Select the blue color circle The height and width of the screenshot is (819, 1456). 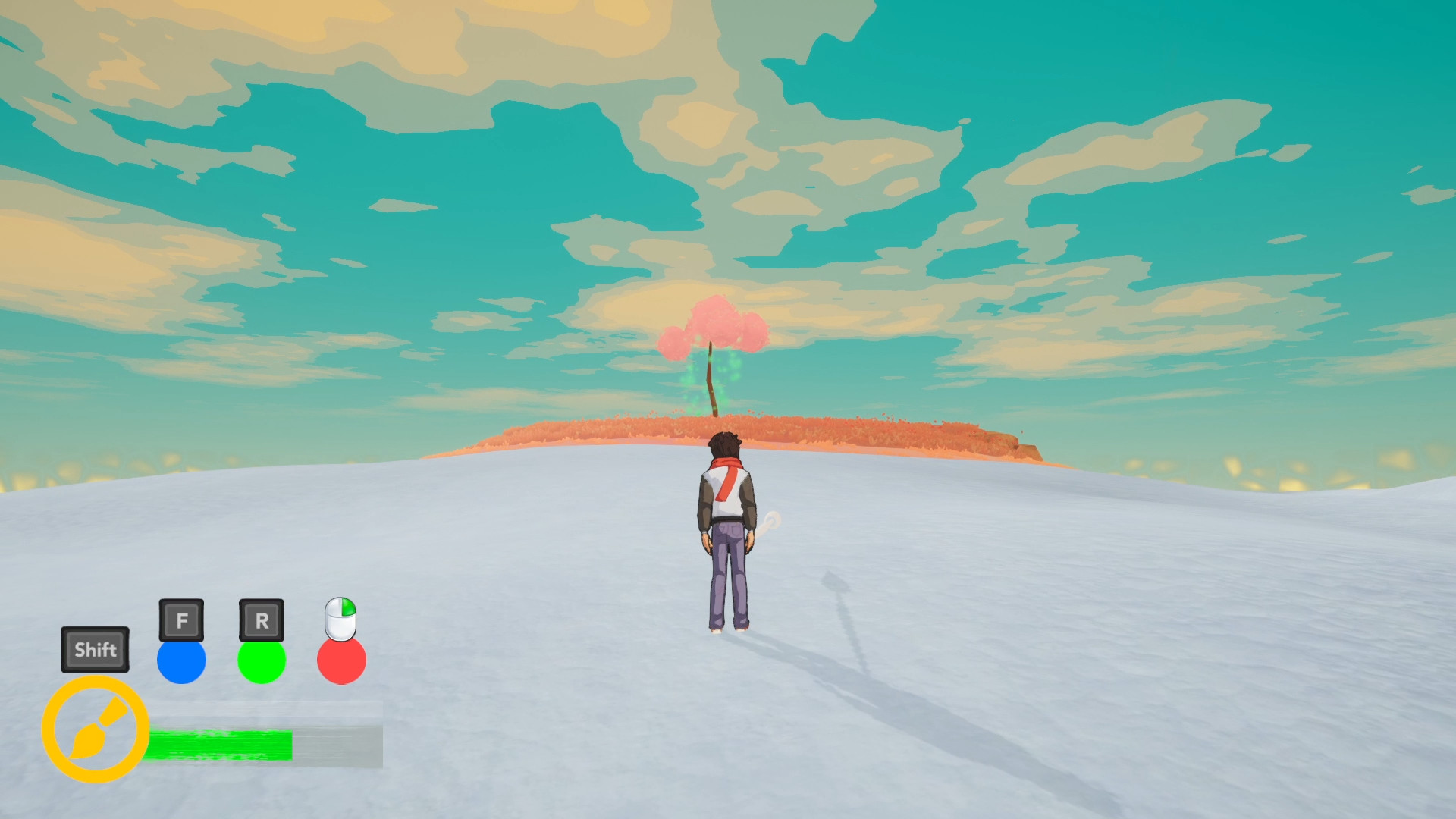182,661
